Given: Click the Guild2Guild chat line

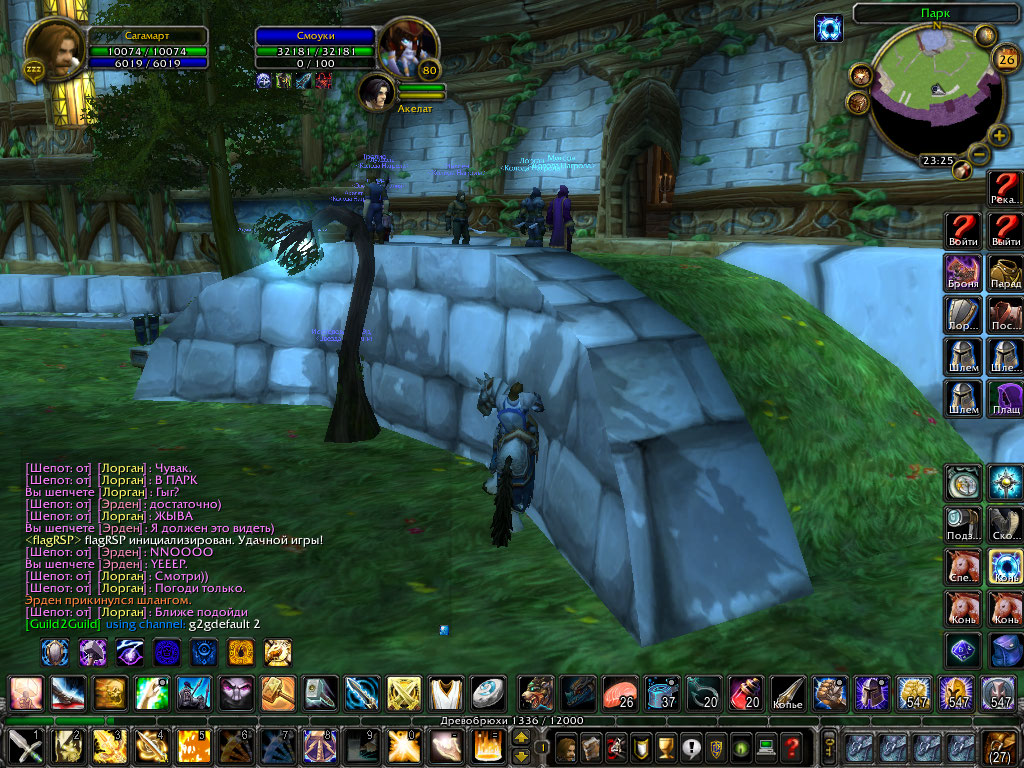Looking at the screenshot, I should (x=142, y=624).
